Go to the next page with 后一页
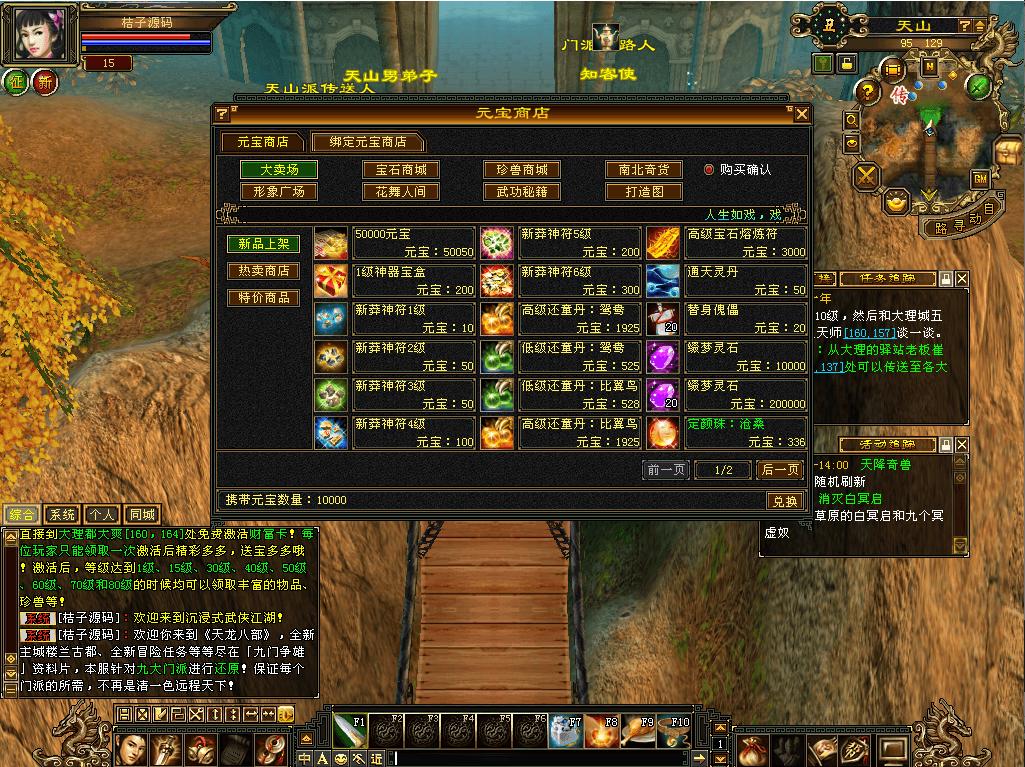 pos(779,469)
